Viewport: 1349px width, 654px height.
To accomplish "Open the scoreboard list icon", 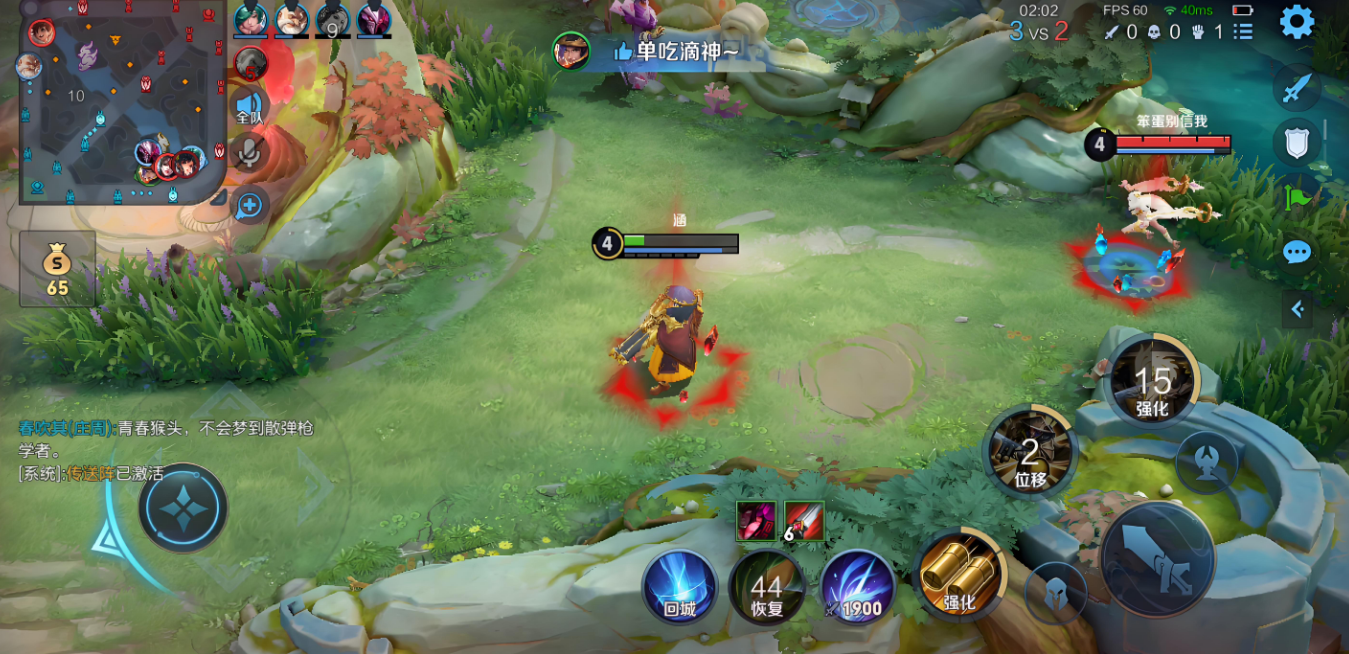I will [x=1243, y=32].
